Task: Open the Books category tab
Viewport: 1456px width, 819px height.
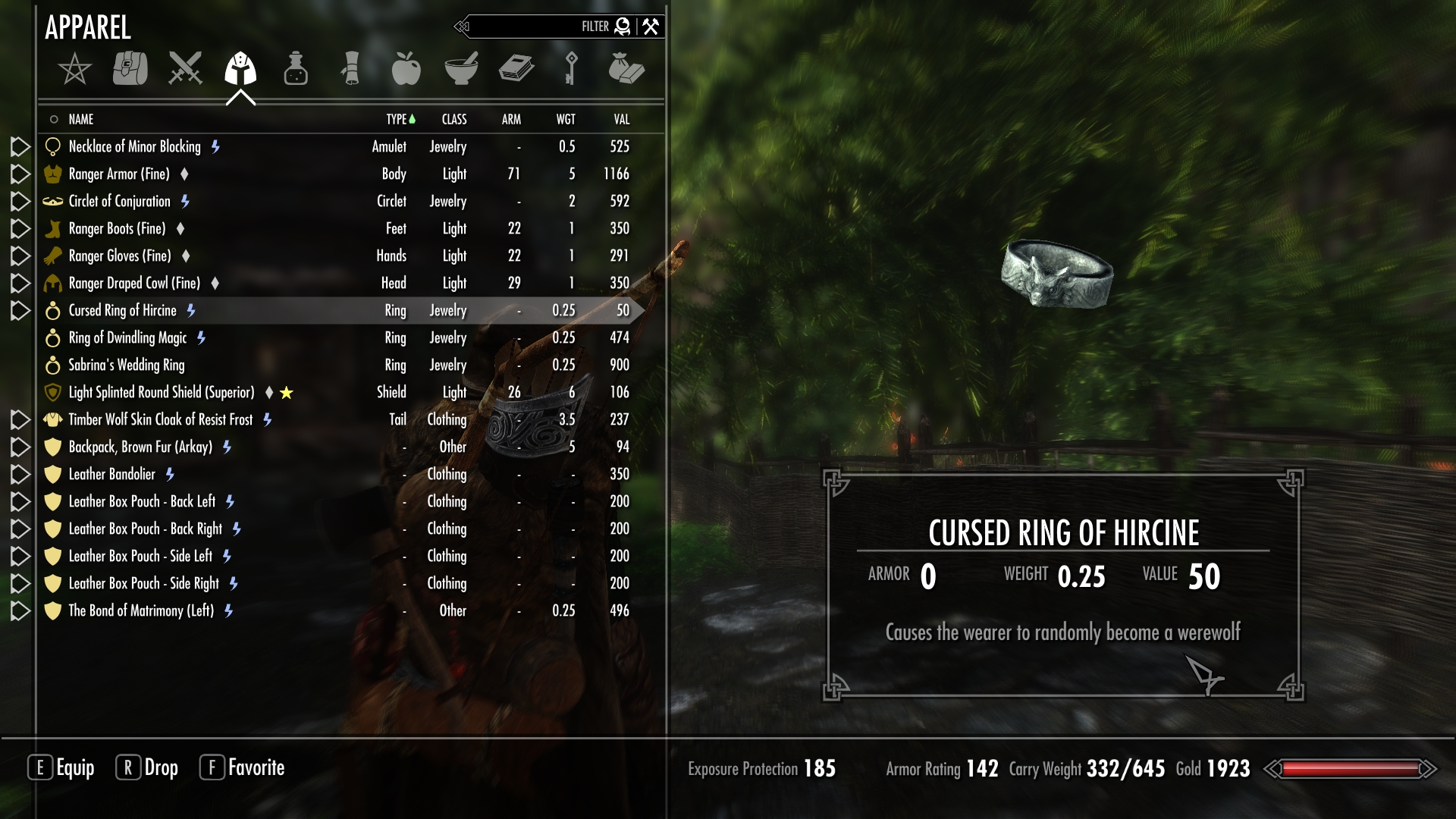Action: click(516, 68)
